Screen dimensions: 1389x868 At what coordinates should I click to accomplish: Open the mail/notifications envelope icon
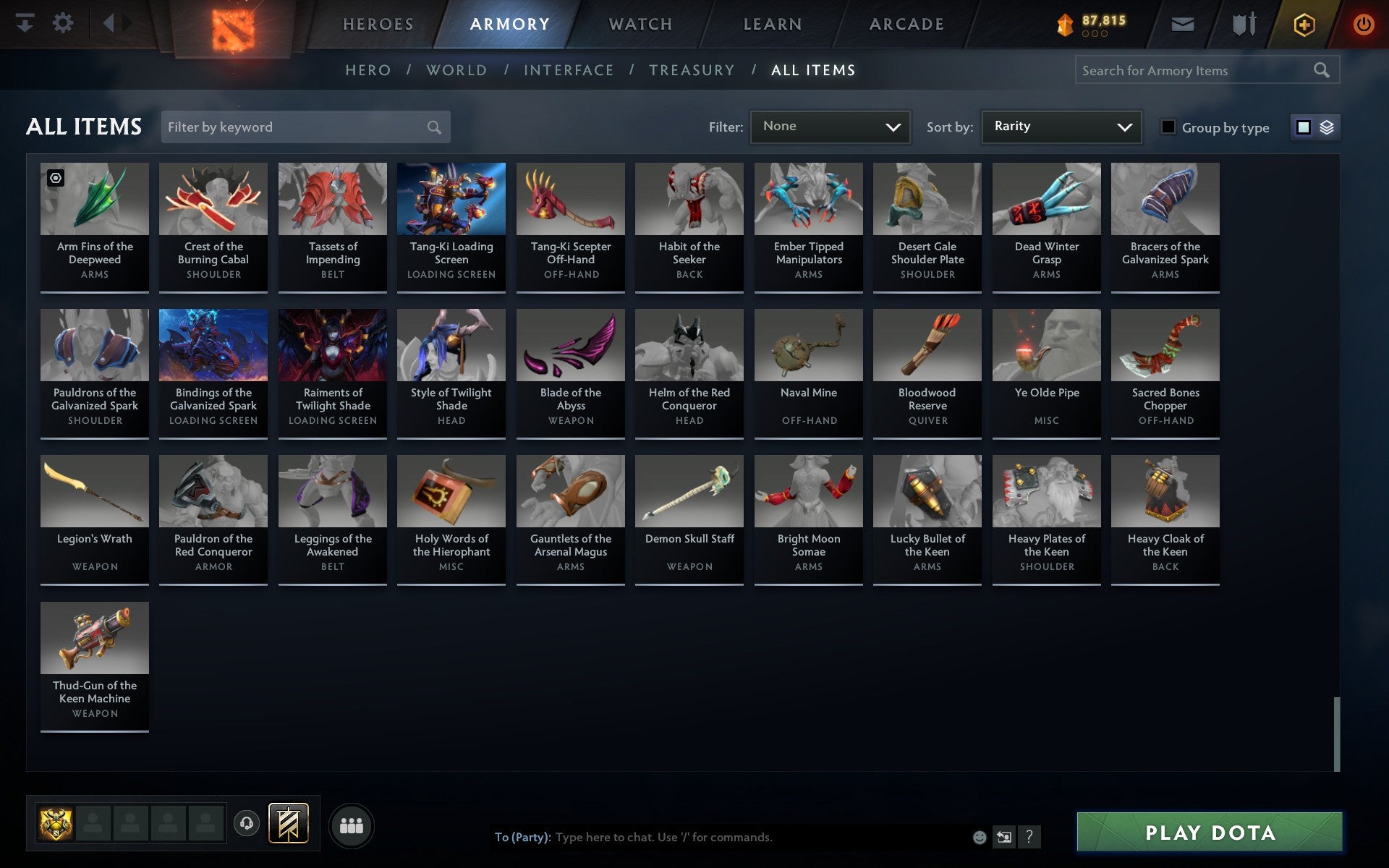[1182, 24]
